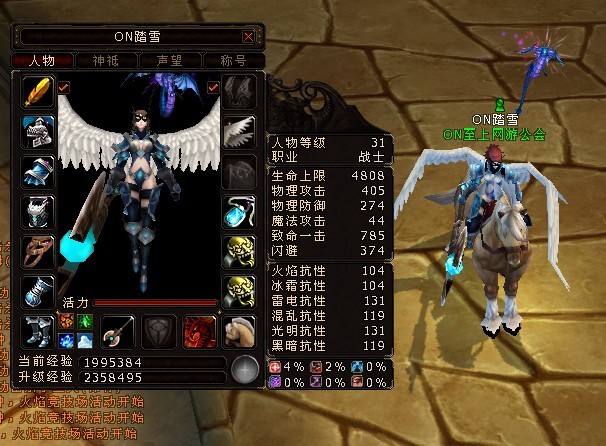Screen dimensions: 606x446
Task: Toggle the left checkbox above the character model
Action: (64, 87)
